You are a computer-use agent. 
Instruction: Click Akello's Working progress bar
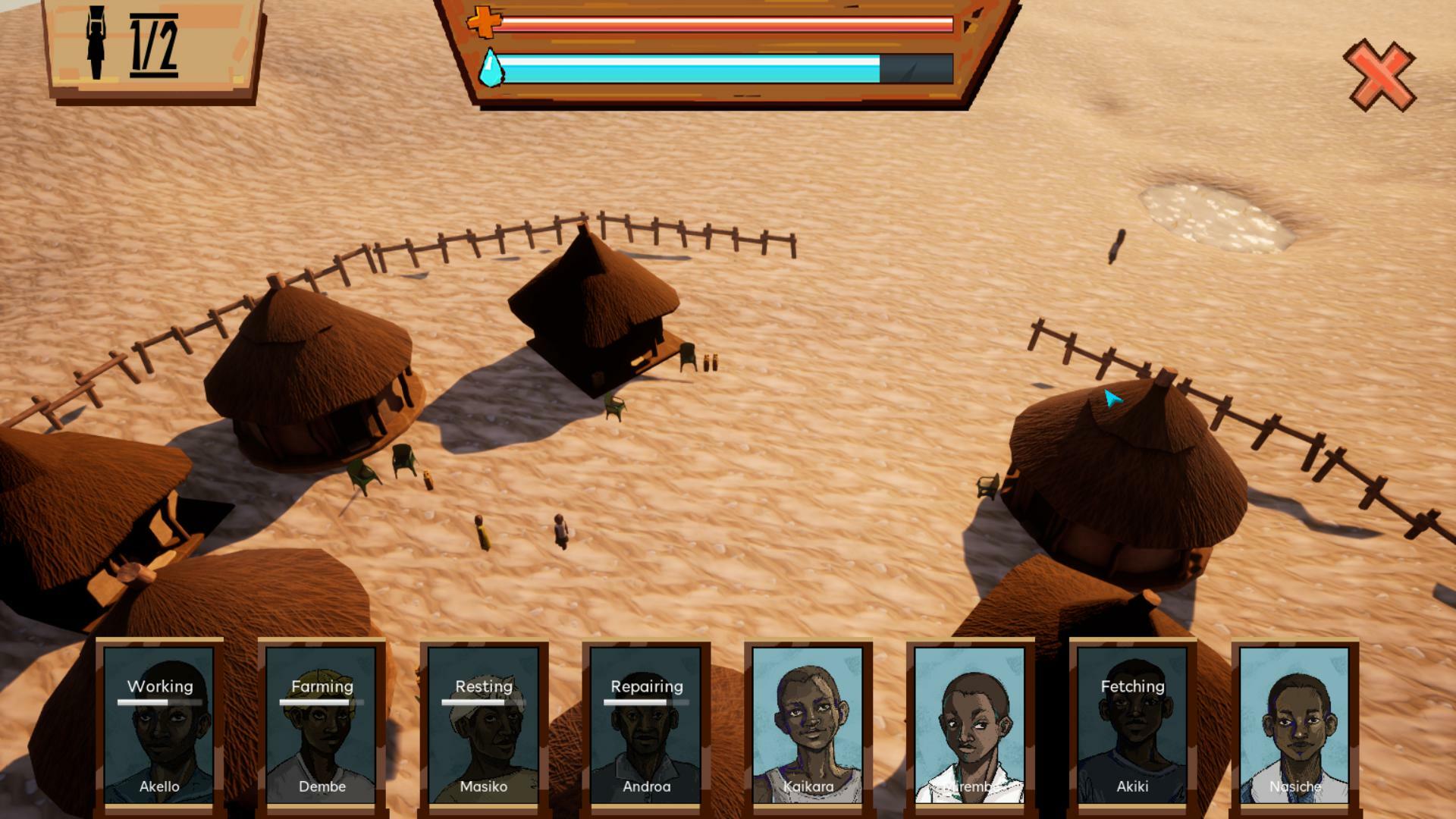(x=160, y=702)
